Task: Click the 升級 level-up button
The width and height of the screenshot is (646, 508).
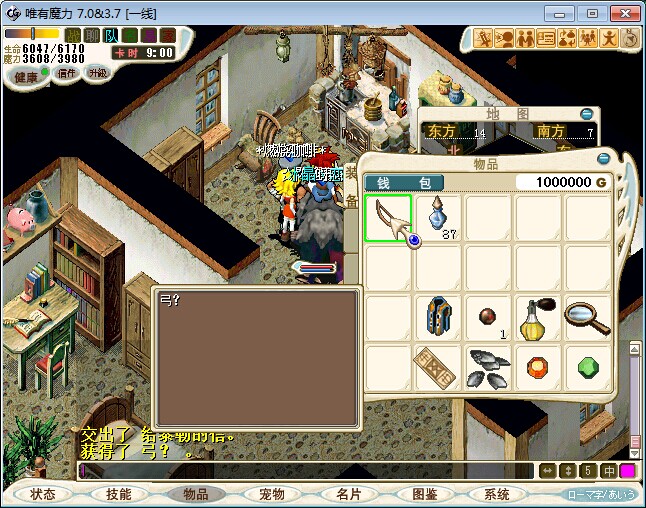Action: click(x=97, y=73)
